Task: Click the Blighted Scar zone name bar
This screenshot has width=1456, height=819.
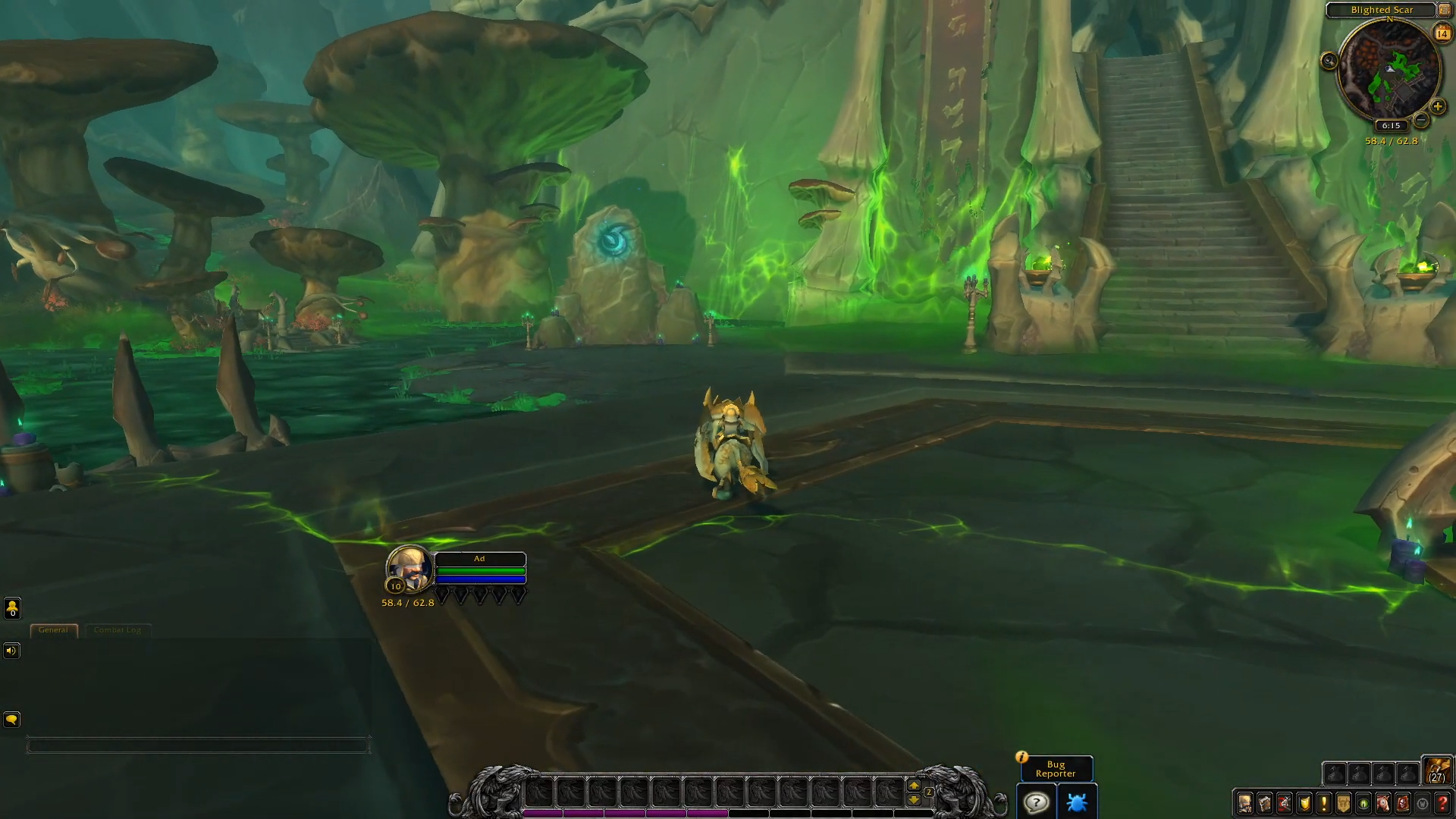Action: click(1381, 10)
